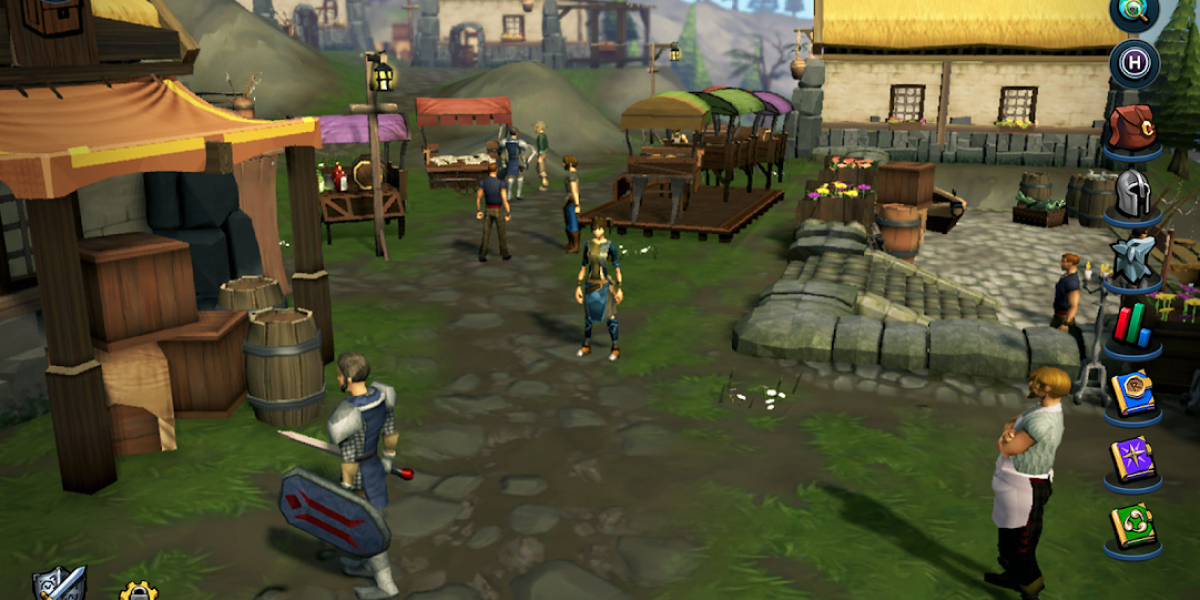Viewport: 1200px width, 600px height.
Task: Open the steel helmet equipment panel
Action: point(1133,192)
